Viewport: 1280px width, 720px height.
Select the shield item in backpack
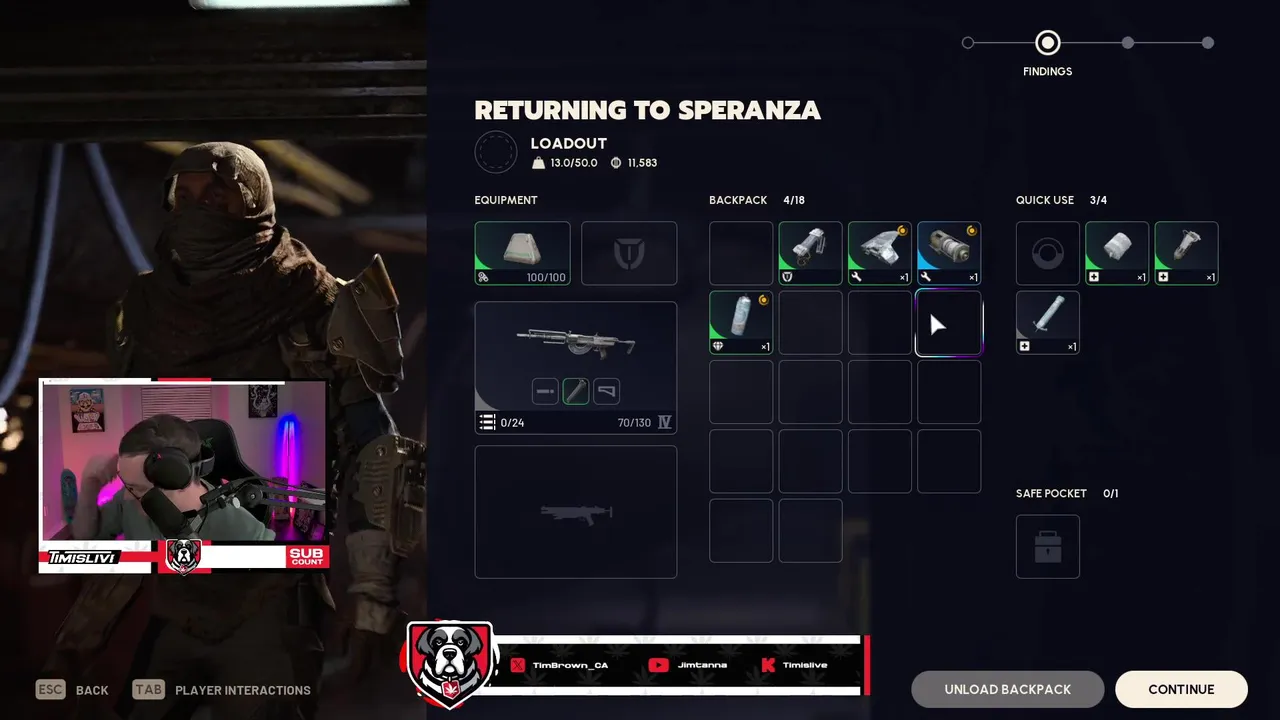[x=810, y=253]
